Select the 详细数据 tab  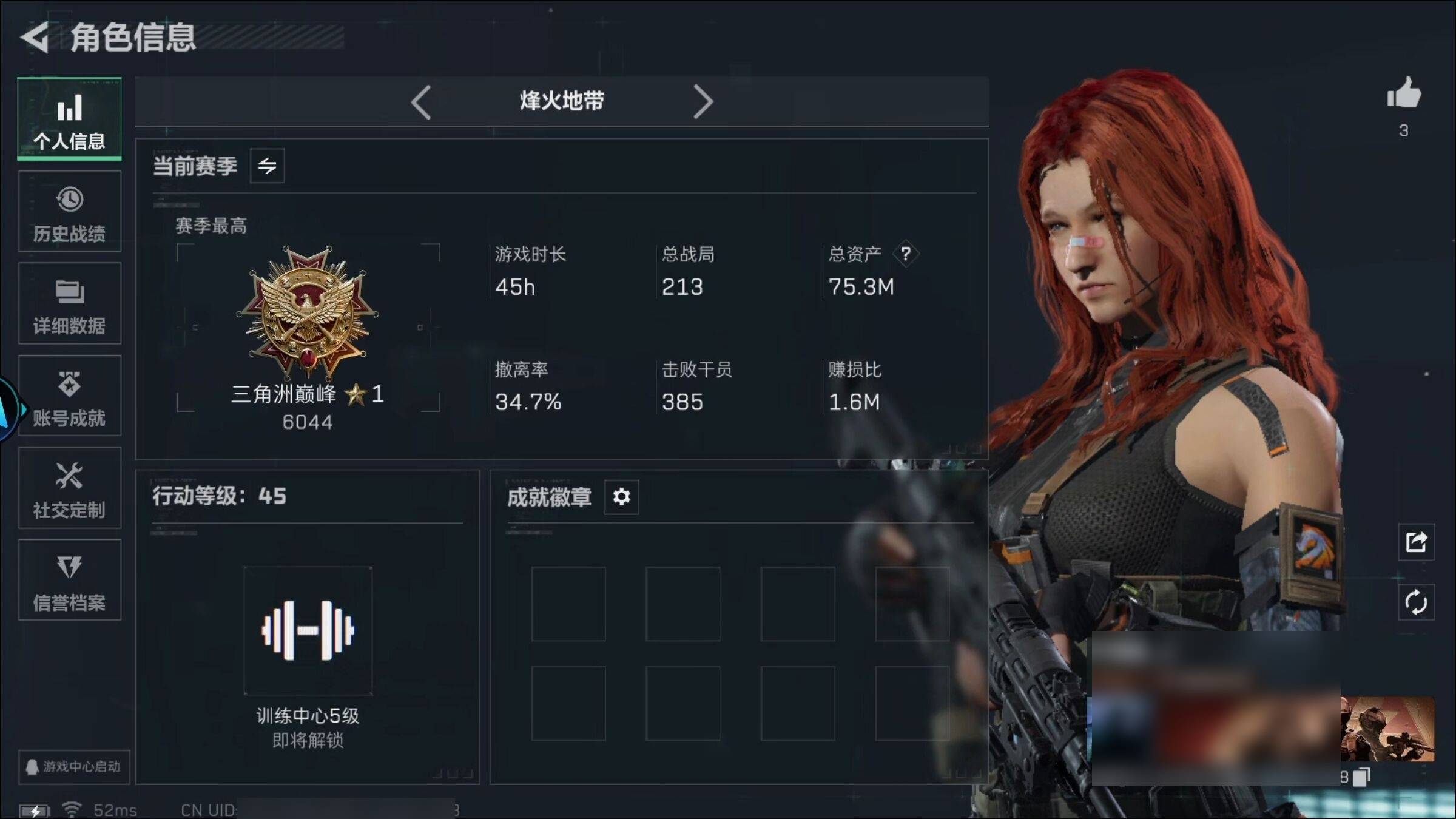(x=69, y=304)
